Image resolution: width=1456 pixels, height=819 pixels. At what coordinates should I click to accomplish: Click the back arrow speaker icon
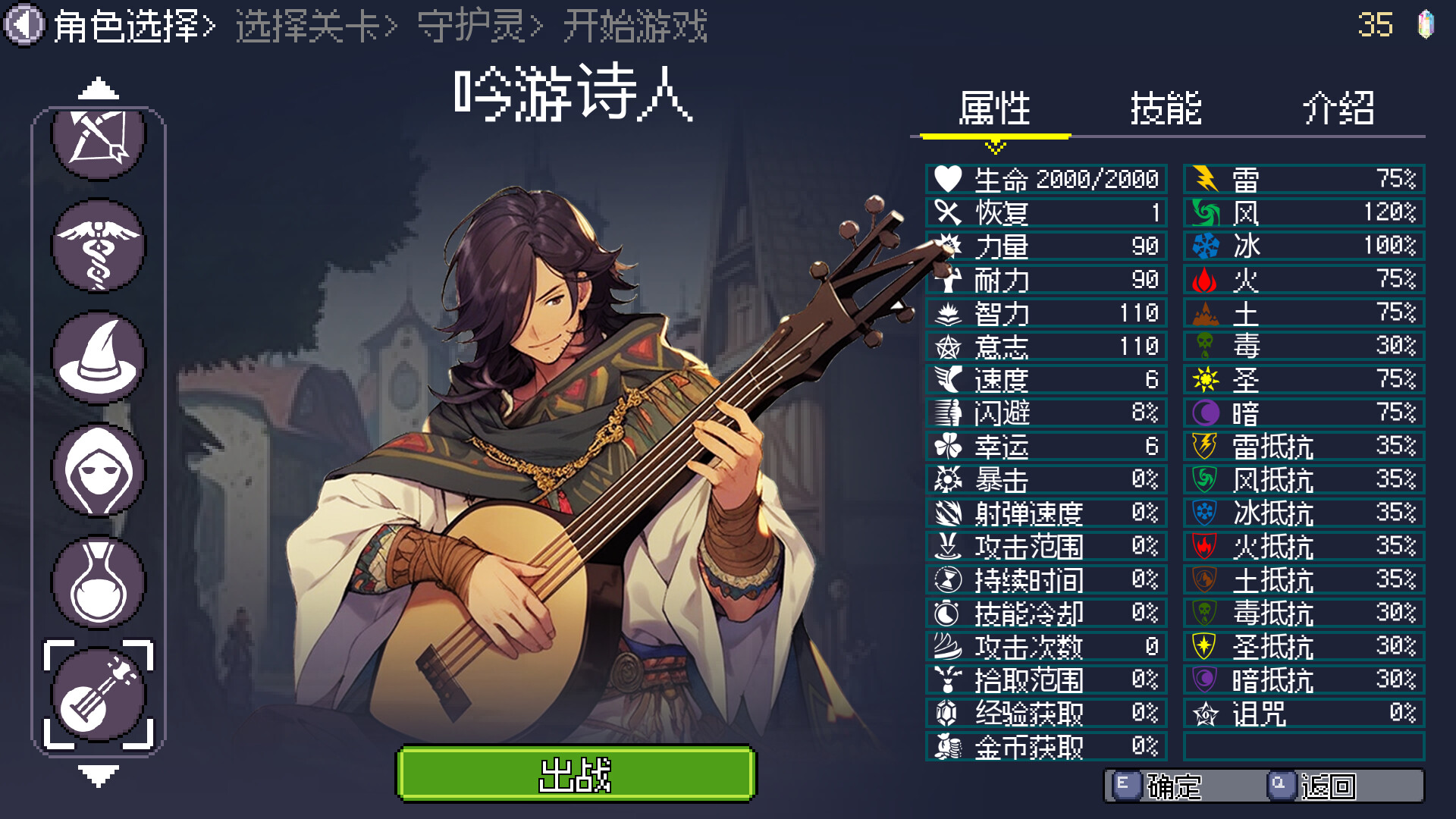(x=23, y=23)
